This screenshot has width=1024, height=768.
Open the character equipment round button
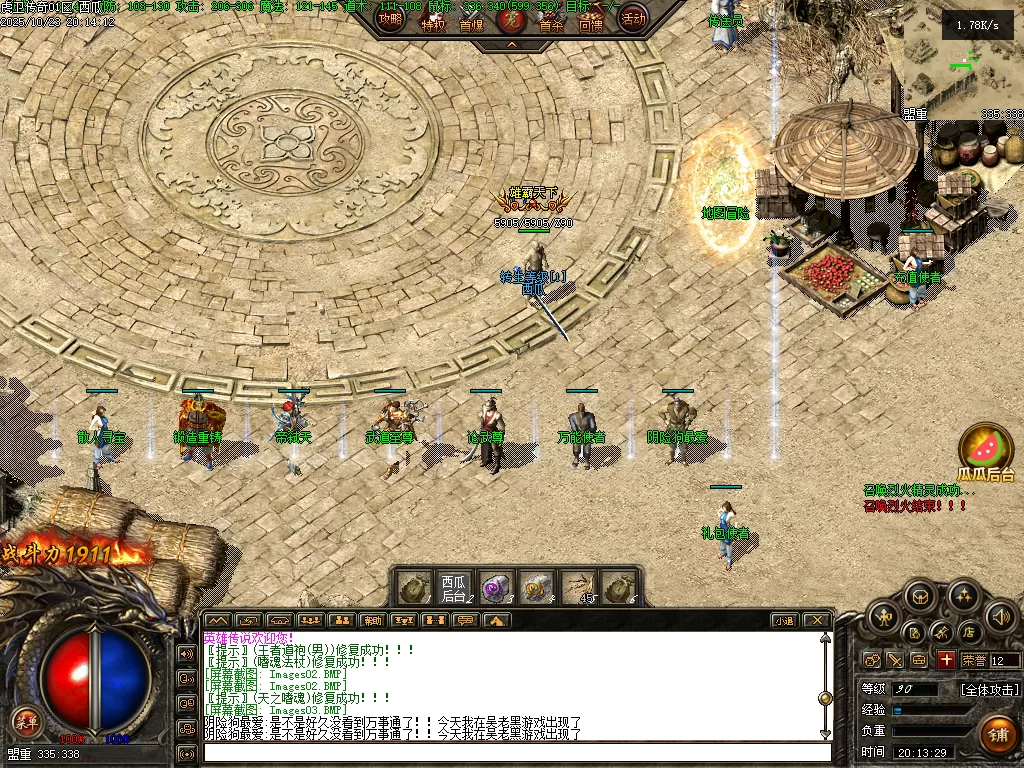[883, 618]
